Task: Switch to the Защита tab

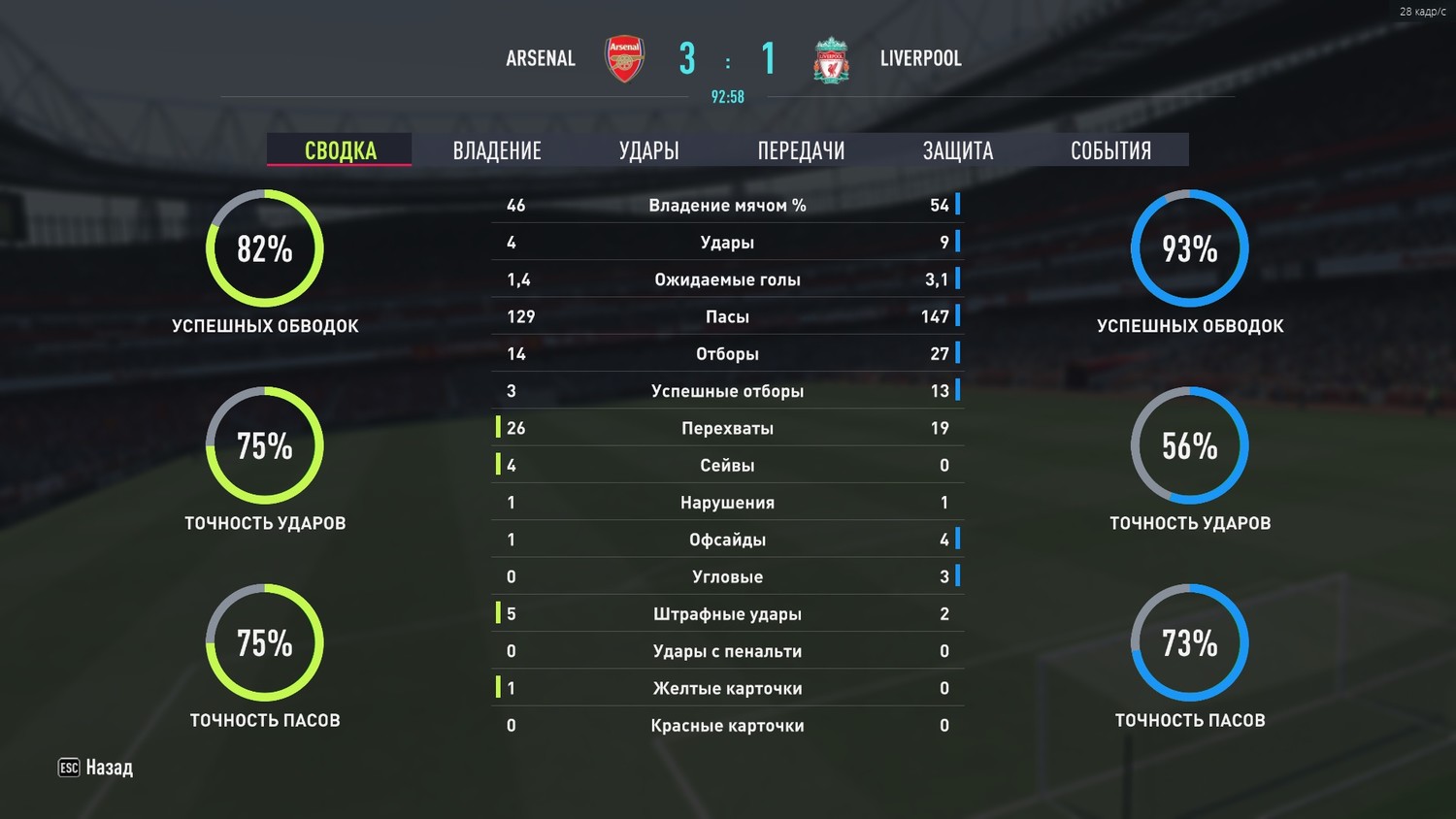Action: click(x=957, y=150)
